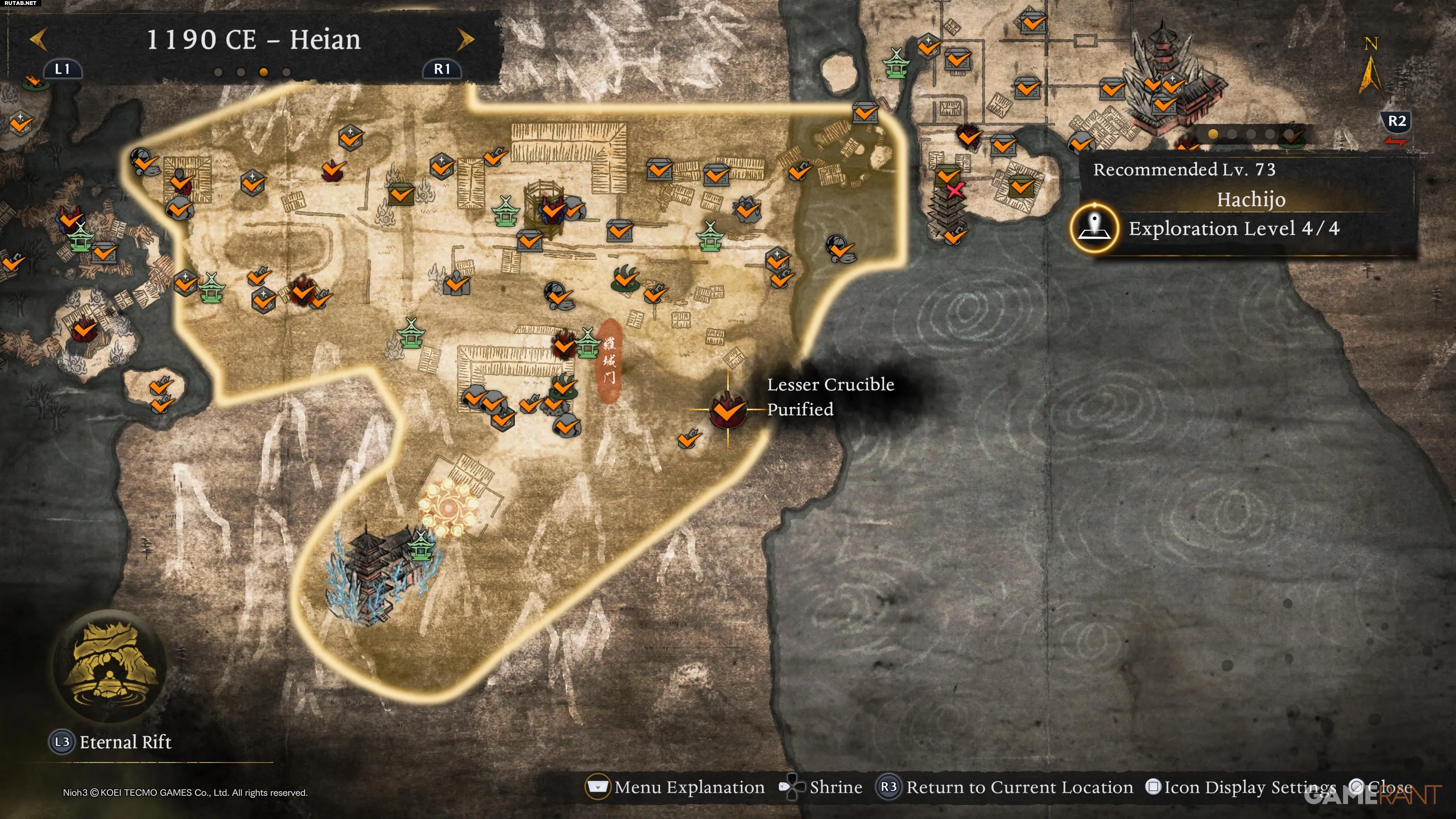Choose the Shrine option in the bottom bar
The height and width of the screenshot is (819, 1456).
point(835,787)
